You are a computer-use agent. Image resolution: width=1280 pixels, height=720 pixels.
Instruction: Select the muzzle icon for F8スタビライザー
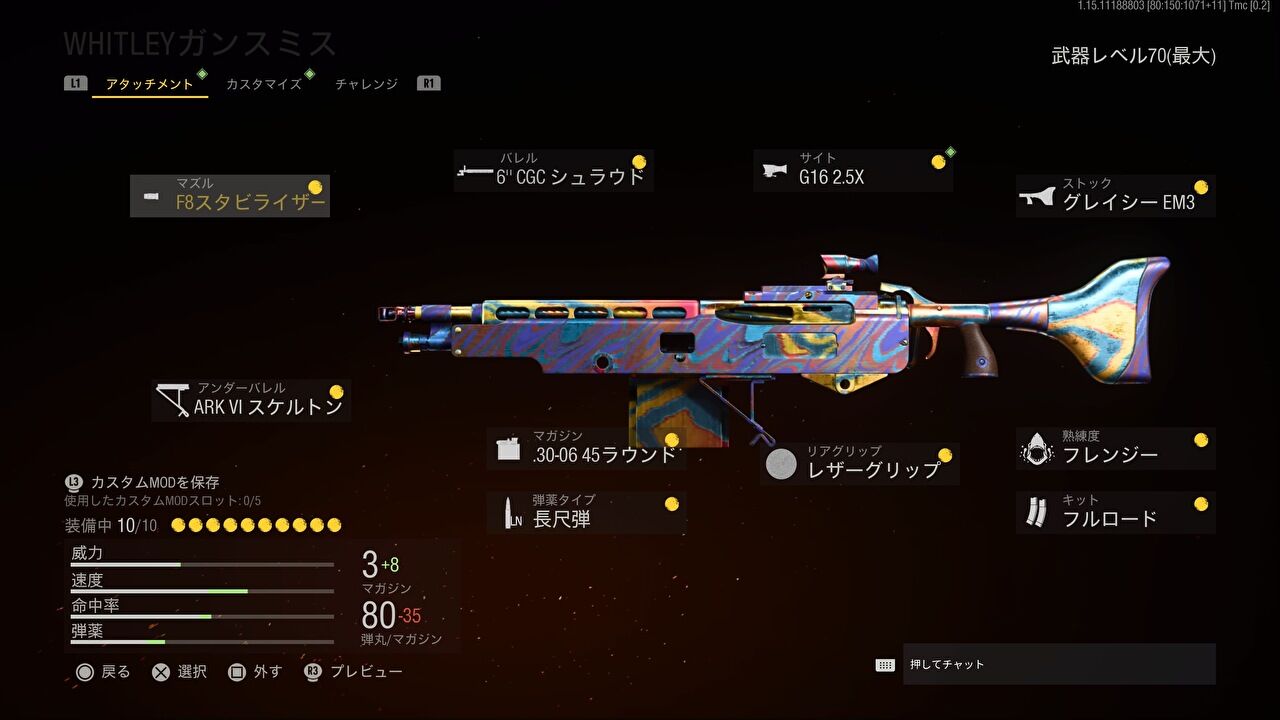[x=149, y=194]
